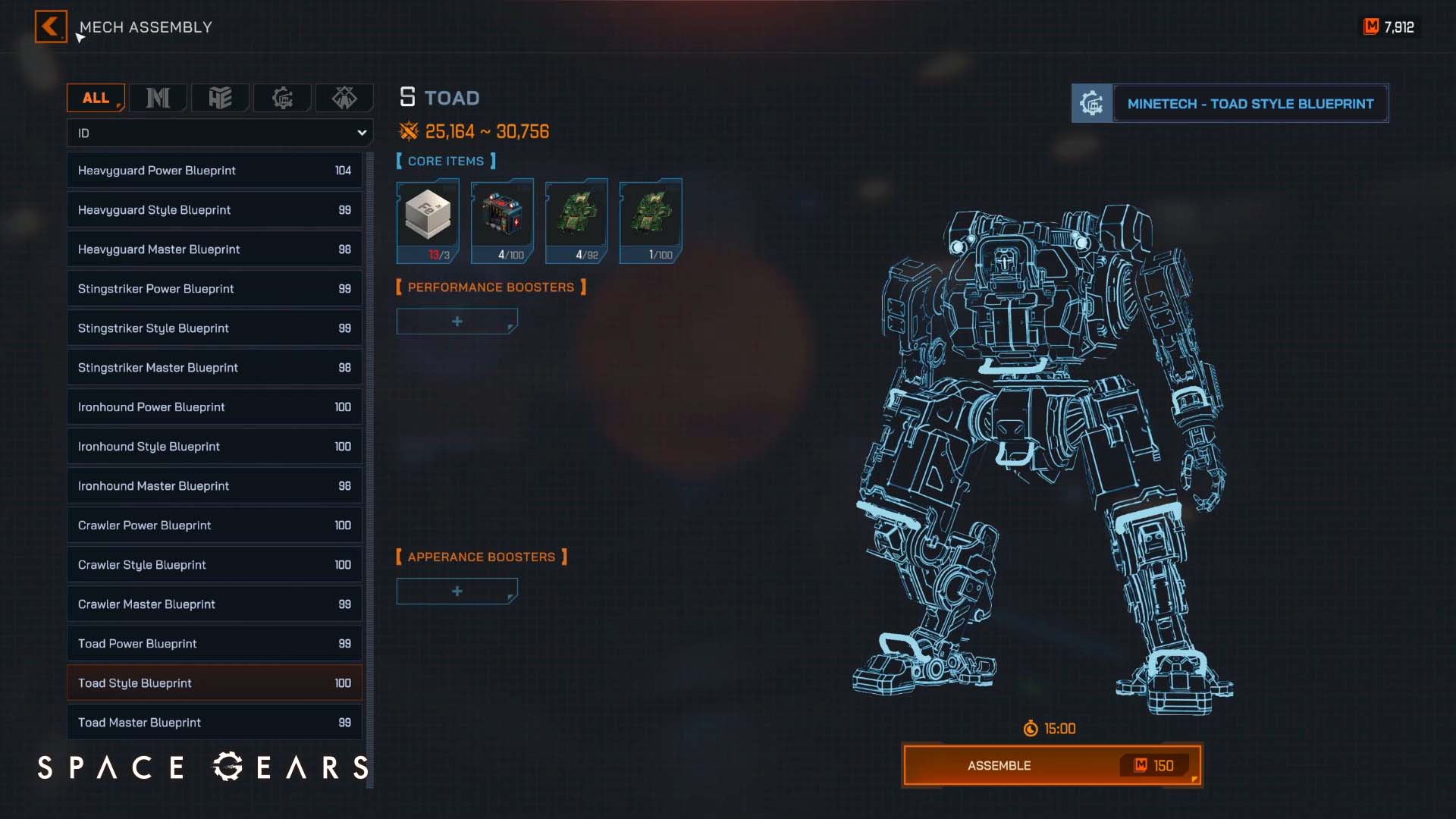Screen dimensions: 1456x819
Task: Select Ironhound Style Blueprint entry
Action: [214, 447]
